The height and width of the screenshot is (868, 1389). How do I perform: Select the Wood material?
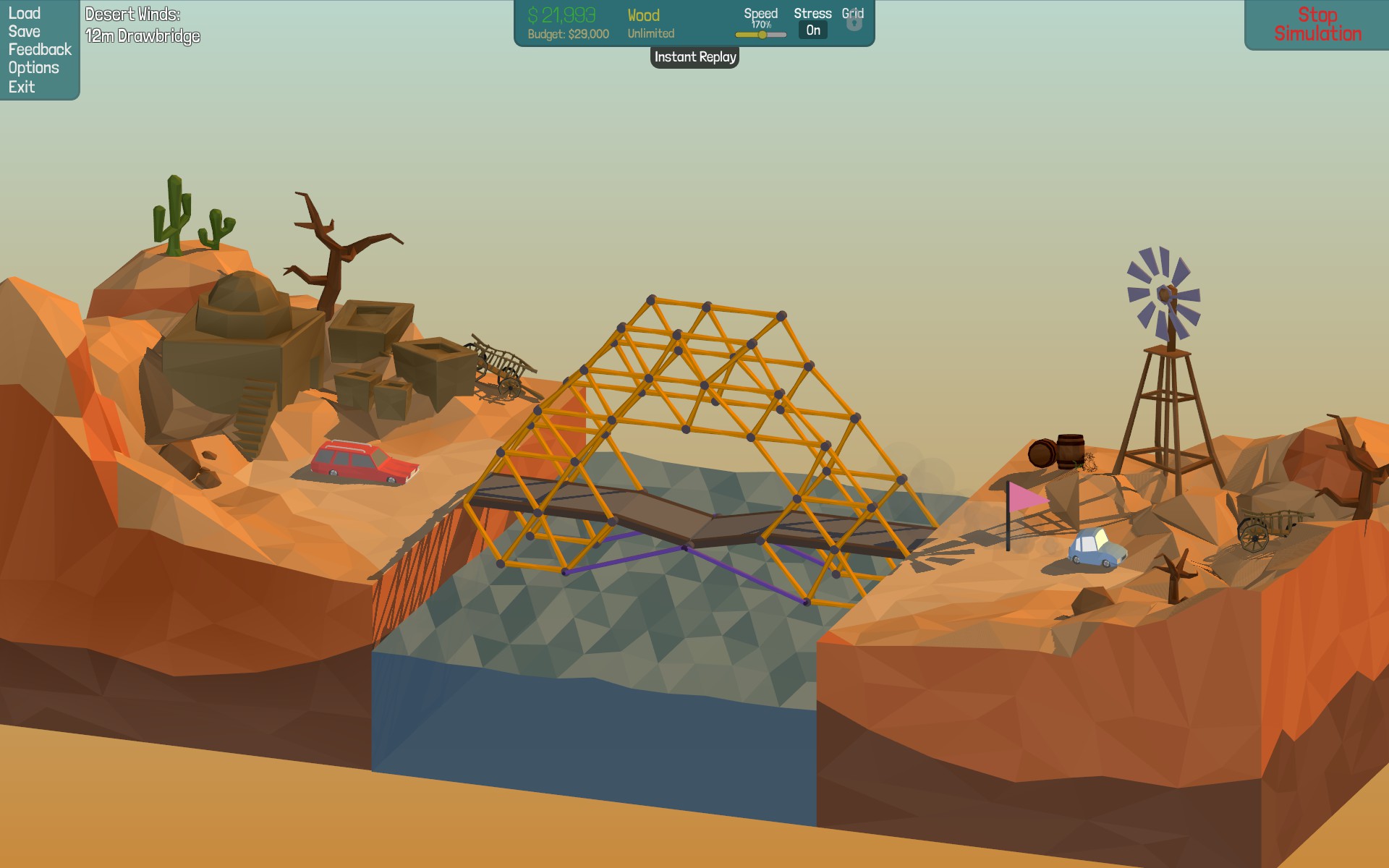[x=643, y=16]
